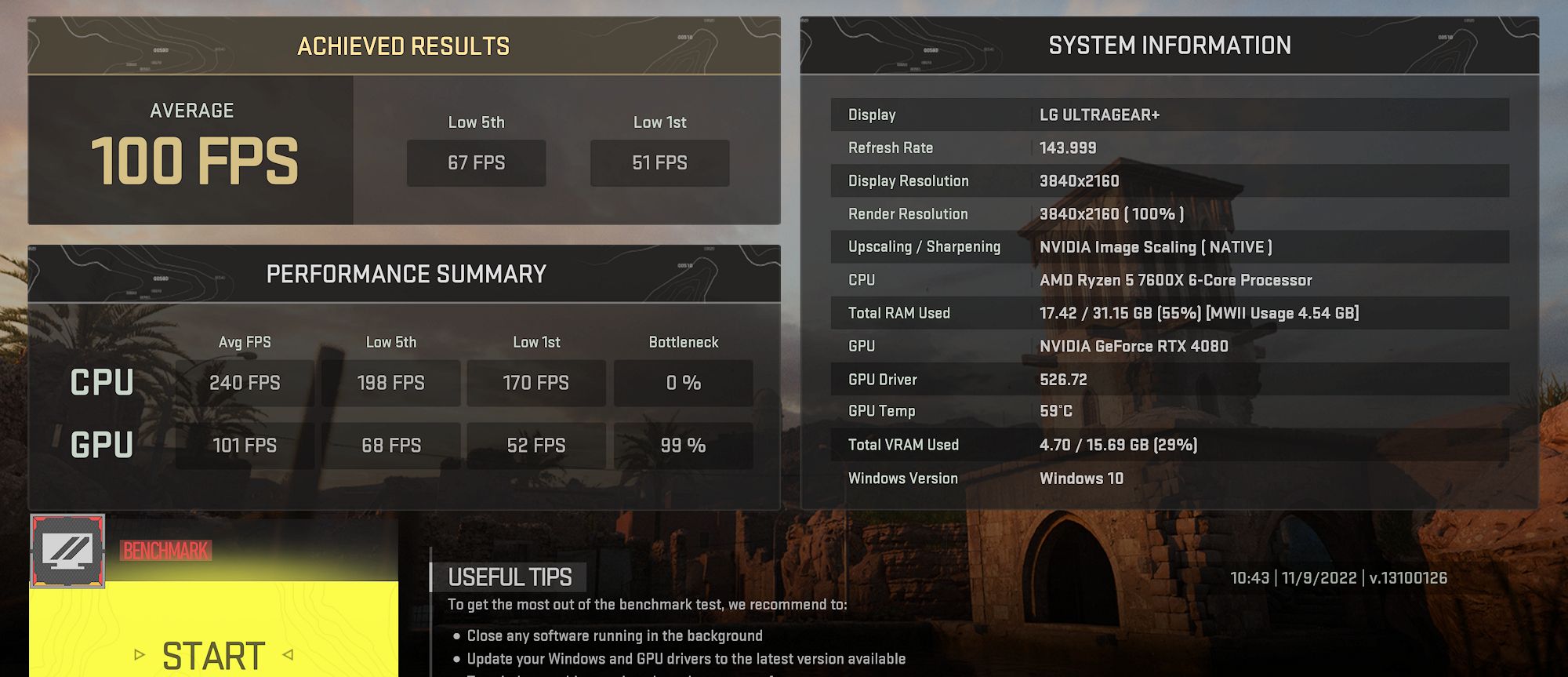The image size is (1568, 677).
Task: Click the Low 5th 67 FPS box
Action: (476, 163)
